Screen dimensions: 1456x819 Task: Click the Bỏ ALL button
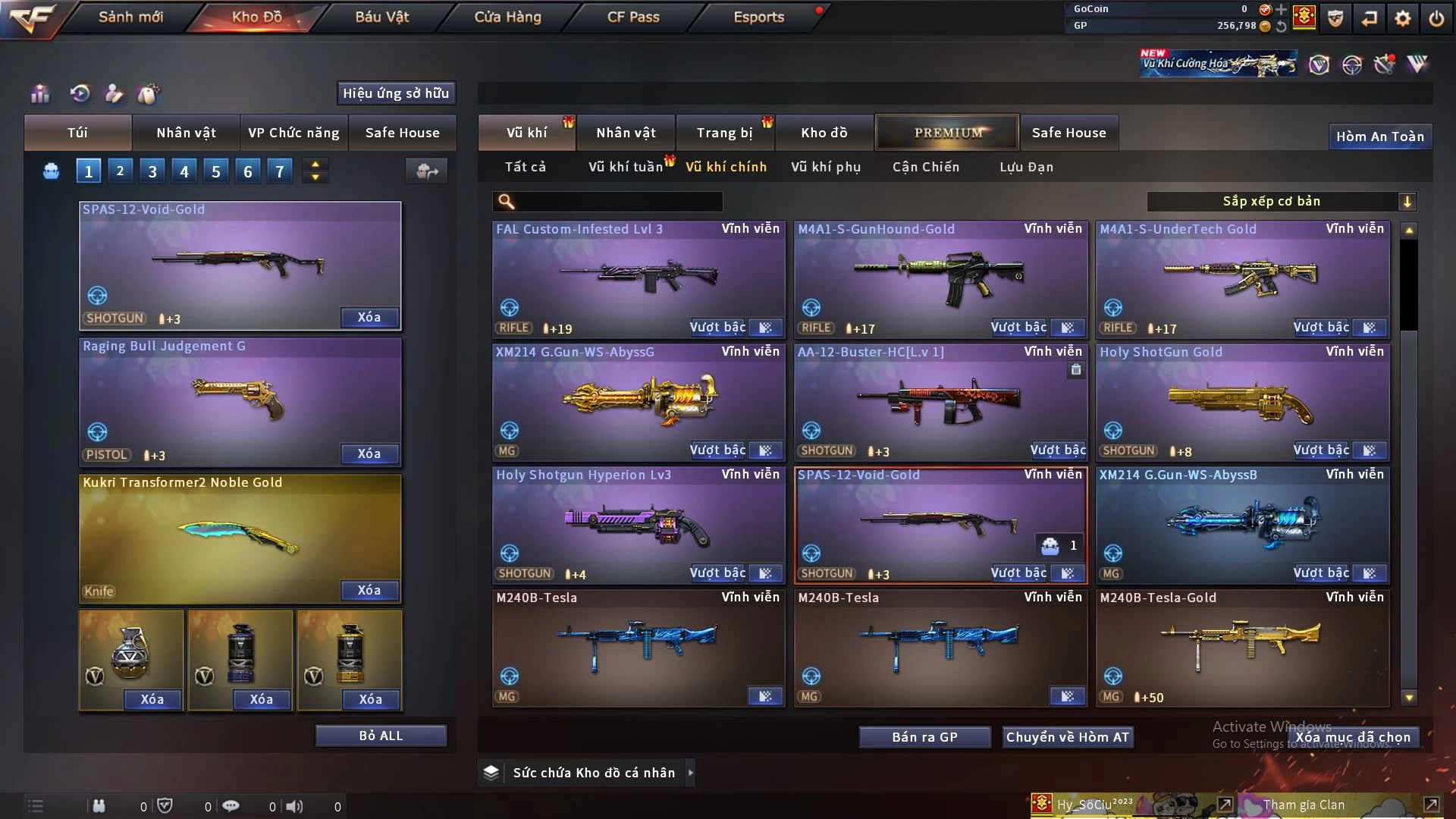tap(381, 736)
